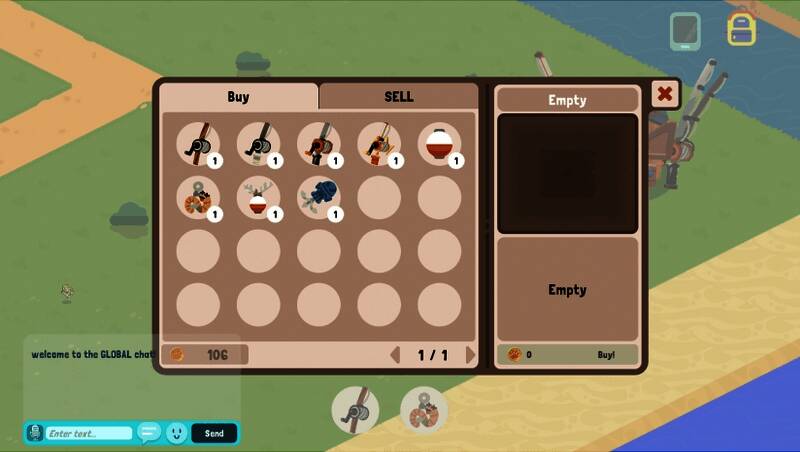Select the shrimp bait hotbar slot

424,409
